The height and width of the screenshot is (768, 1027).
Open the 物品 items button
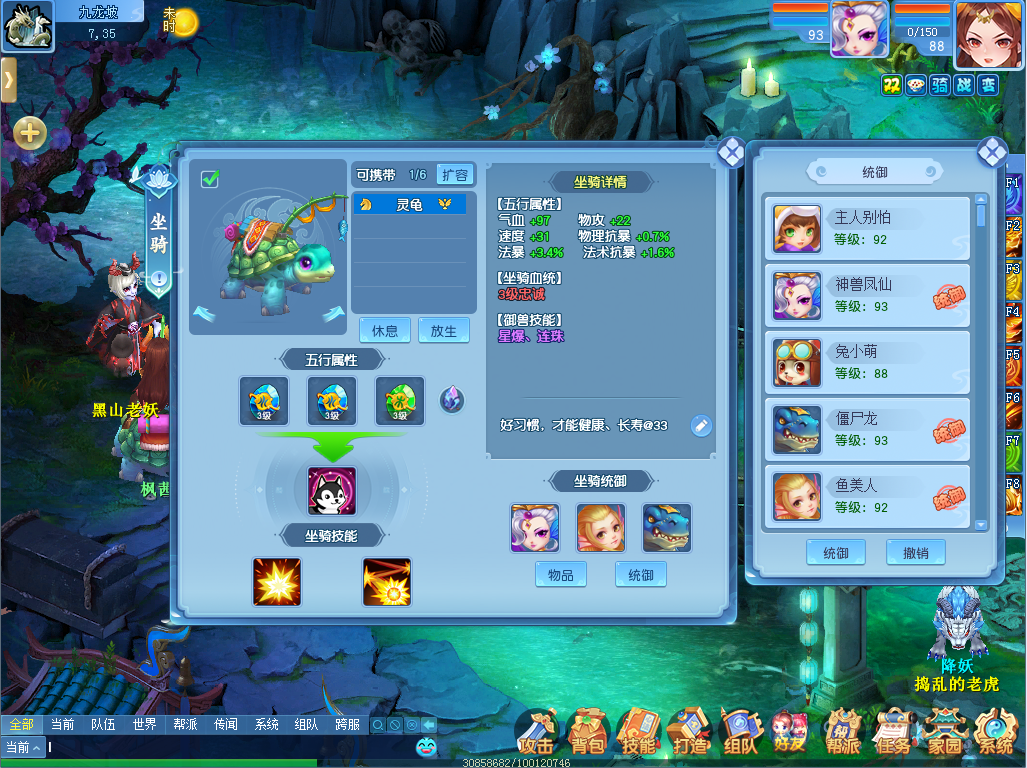point(561,575)
